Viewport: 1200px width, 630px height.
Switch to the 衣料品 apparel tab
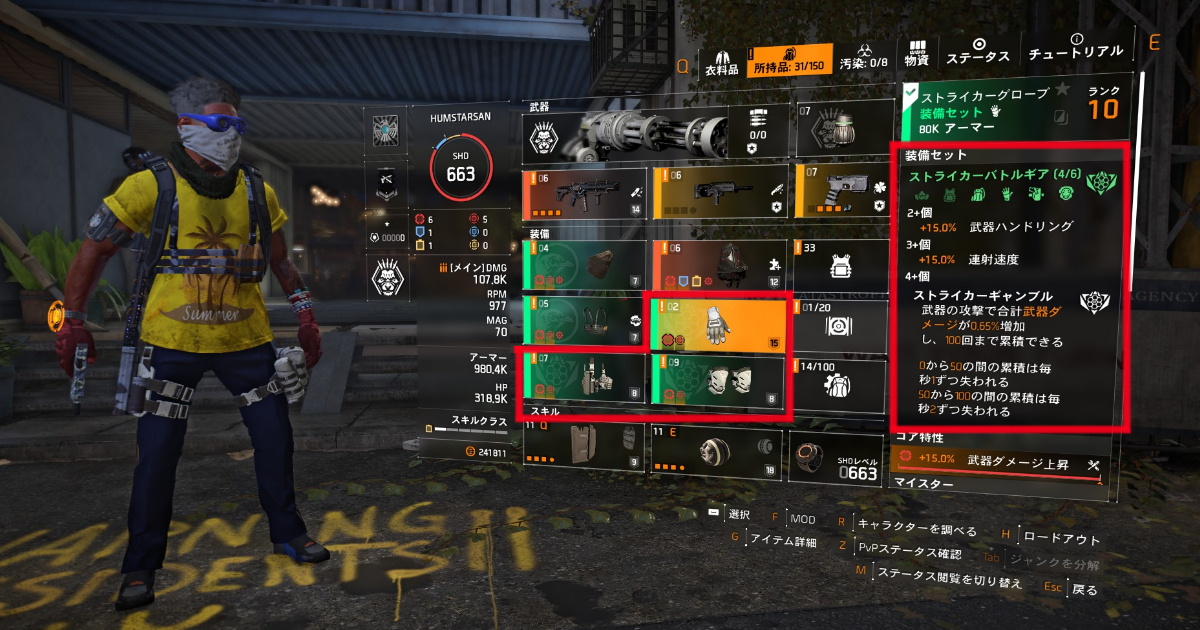click(721, 59)
